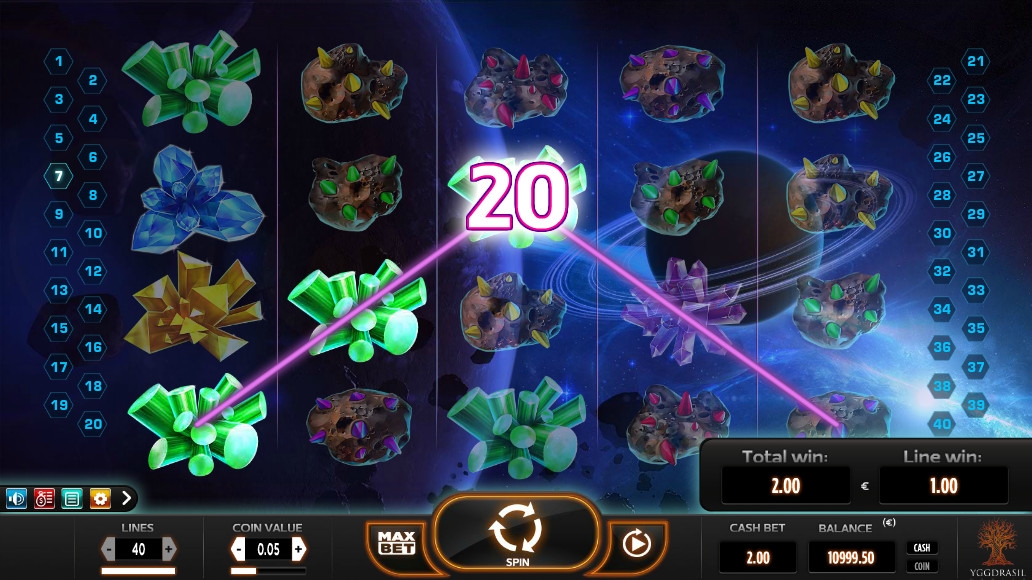Select payline number 1 indicator
Viewport: 1032px width, 580px height.
pyautogui.click(x=59, y=62)
